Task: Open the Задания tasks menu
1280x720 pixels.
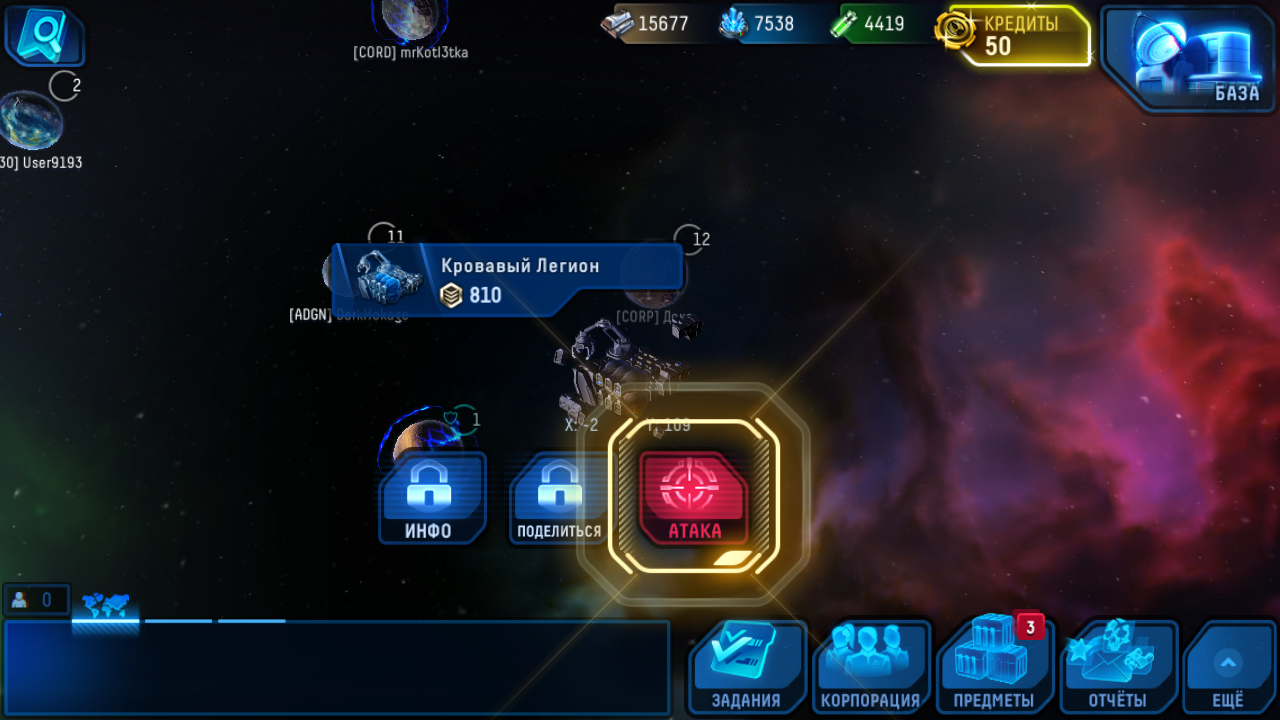Action: click(746, 667)
